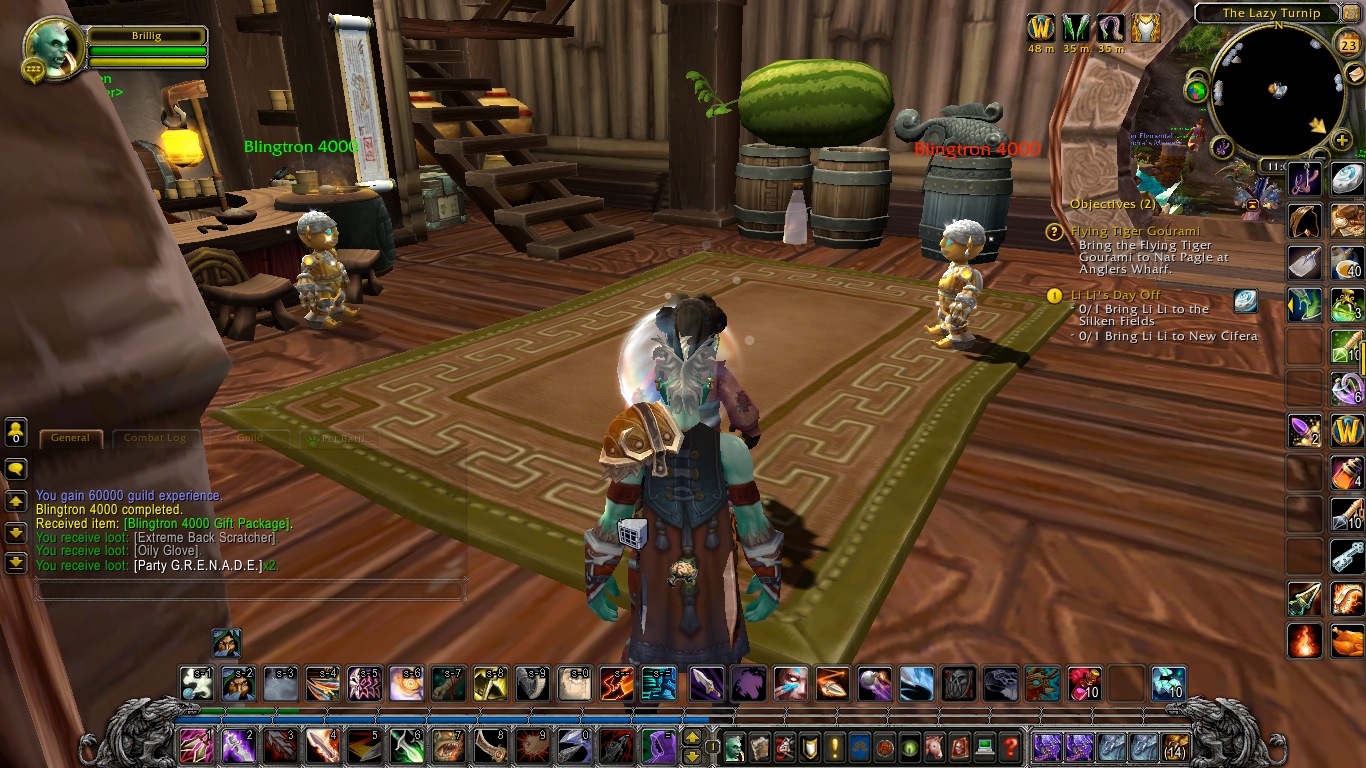The image size is (1366, 768).
Task: Open the yellow exclamation quest log button
Action: pos(834,747)
